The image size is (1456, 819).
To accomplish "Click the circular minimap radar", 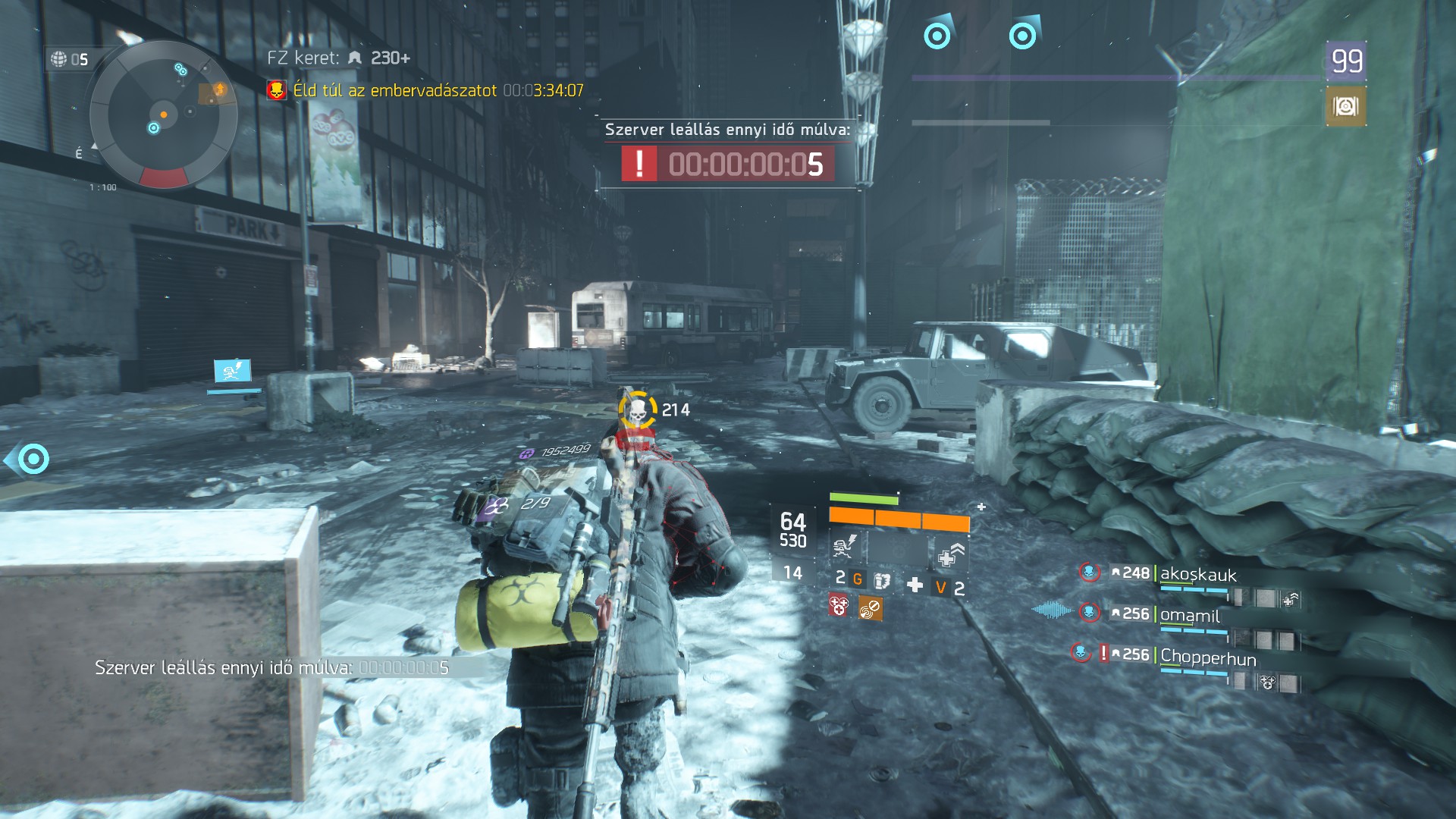I will tap(163, 115).
